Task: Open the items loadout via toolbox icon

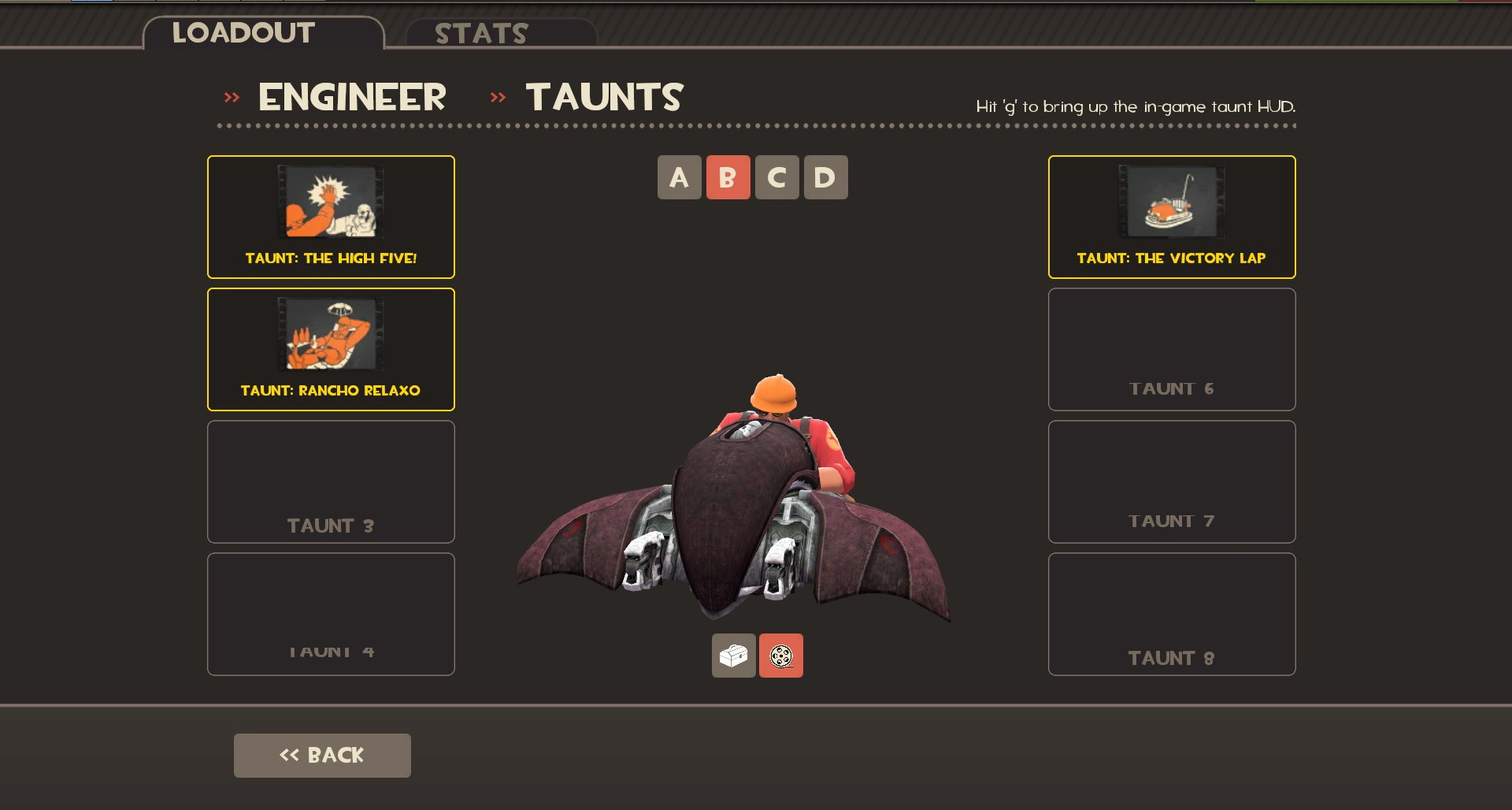Action: pyautogui.click(x=733, y=655)
